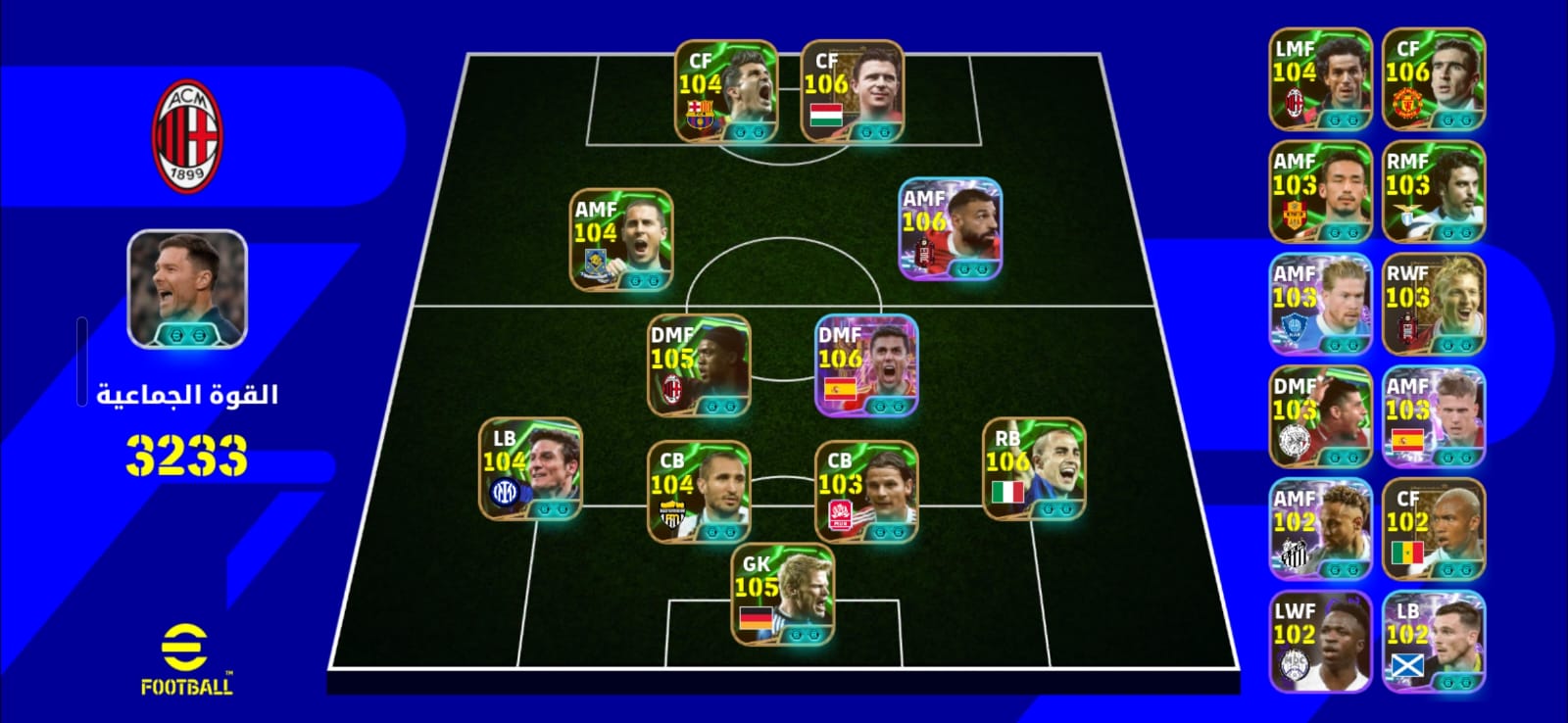
Task: Select the CF 102 card with Senegal flag
Action: 1434,530
